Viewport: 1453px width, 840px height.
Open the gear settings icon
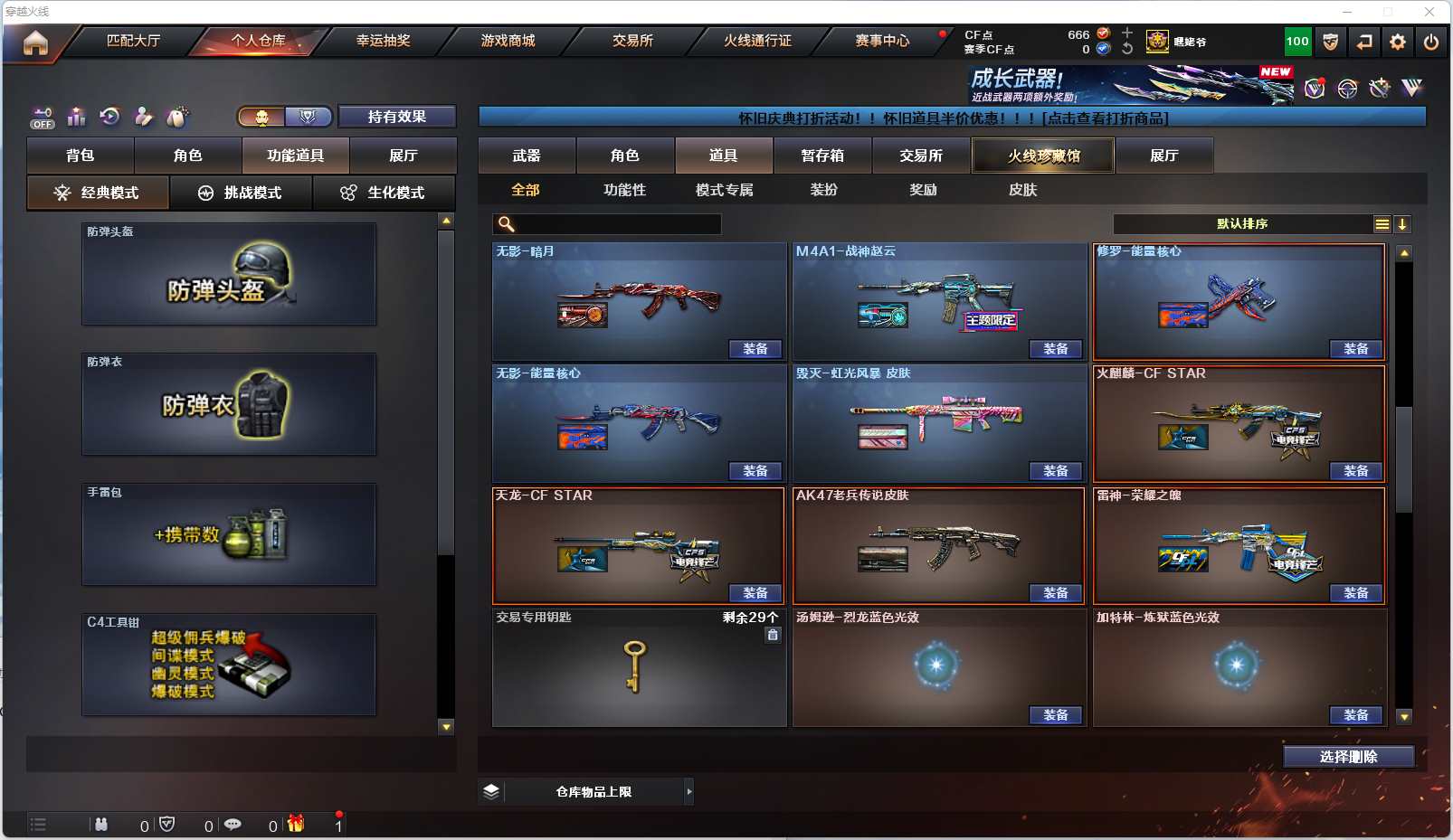click(x=1398, y=42)
